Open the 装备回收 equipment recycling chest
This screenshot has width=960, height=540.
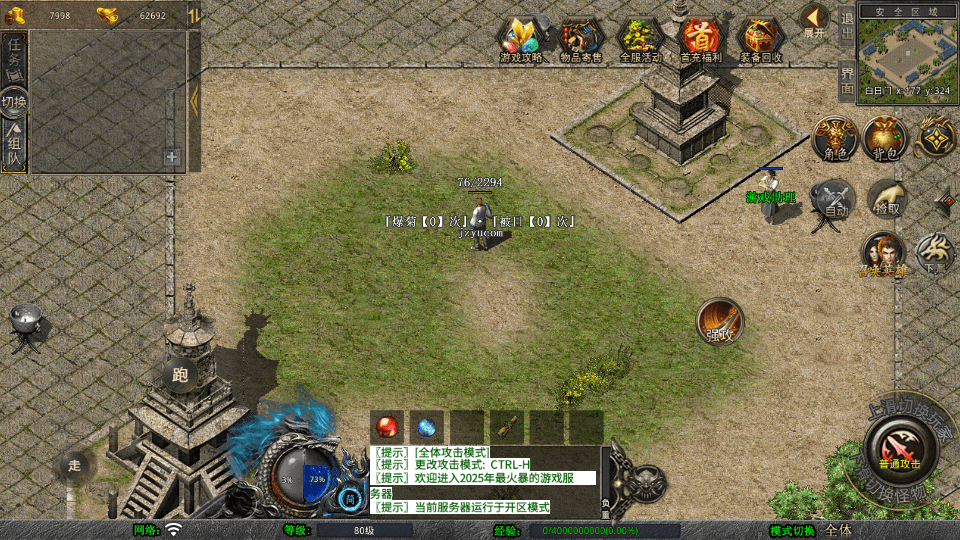coord(761,40)
